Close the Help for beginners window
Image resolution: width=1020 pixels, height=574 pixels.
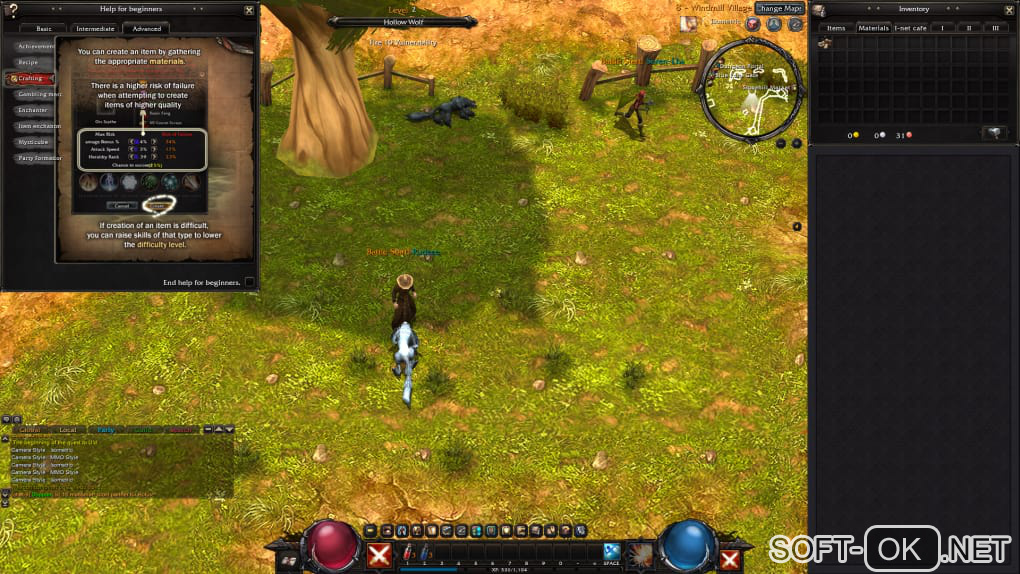point(249,10)
